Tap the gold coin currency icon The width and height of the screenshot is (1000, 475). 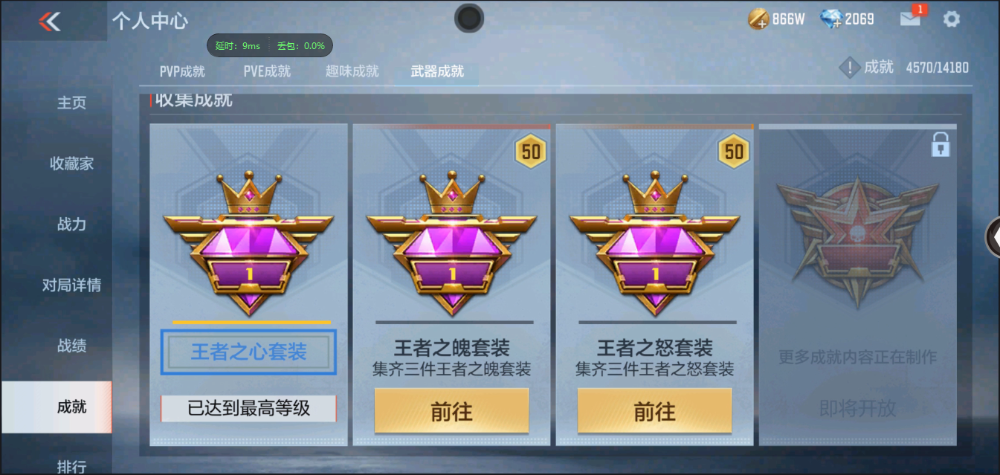coord(758,19)
